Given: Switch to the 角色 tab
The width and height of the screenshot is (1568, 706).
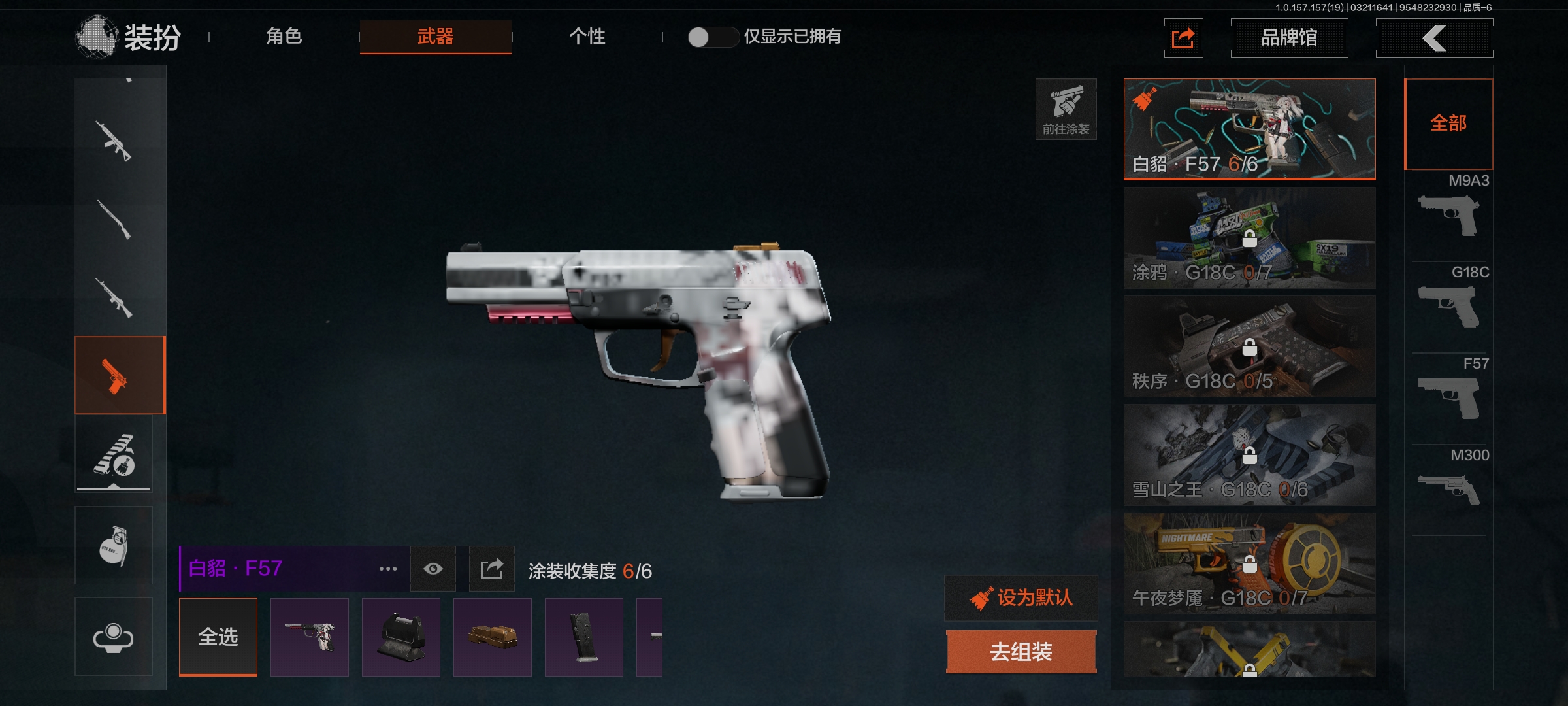Looking at the screenshot, I should (284, 37).
